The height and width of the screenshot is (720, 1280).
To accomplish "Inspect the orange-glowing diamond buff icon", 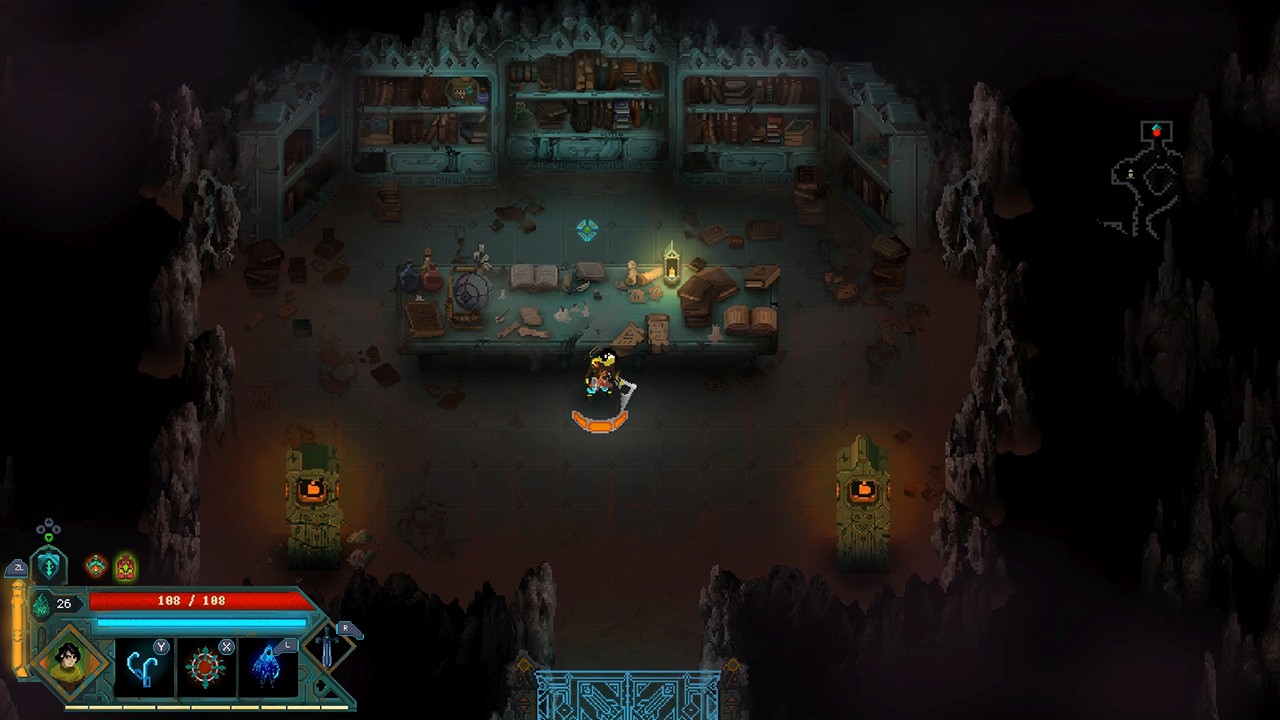I will coord(96,567).
